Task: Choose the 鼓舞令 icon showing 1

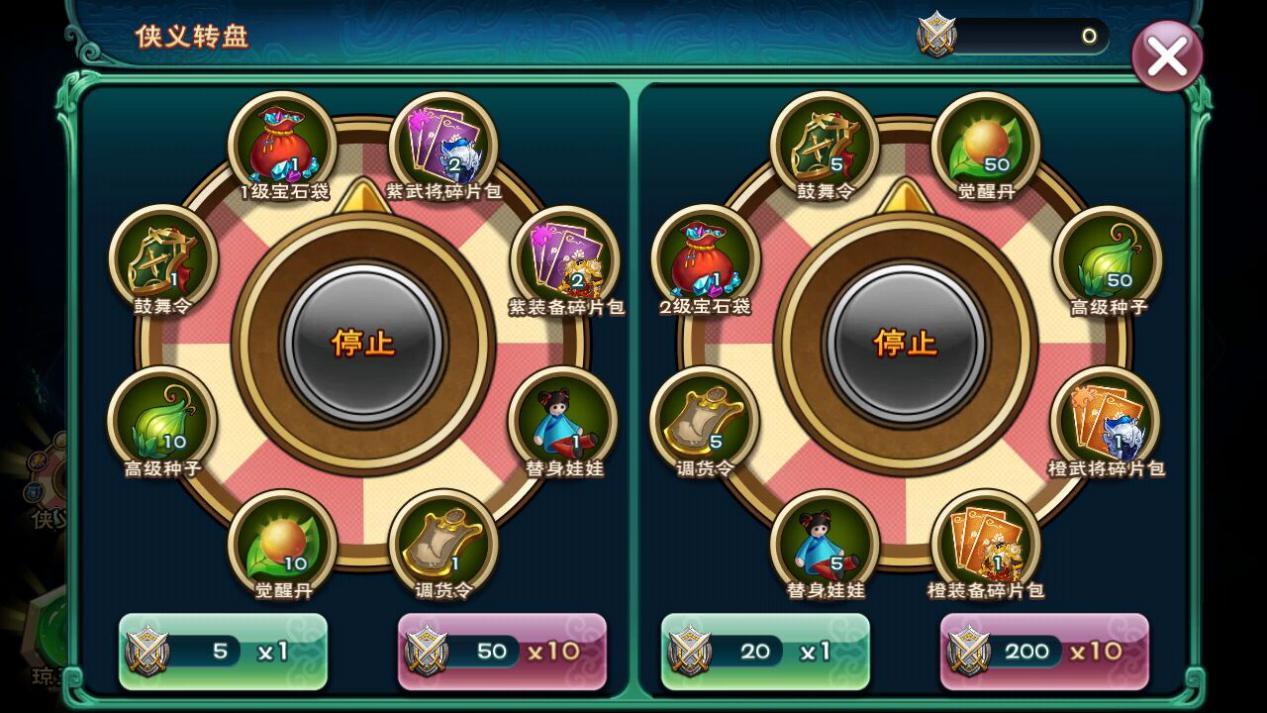Action: [163, 260]
